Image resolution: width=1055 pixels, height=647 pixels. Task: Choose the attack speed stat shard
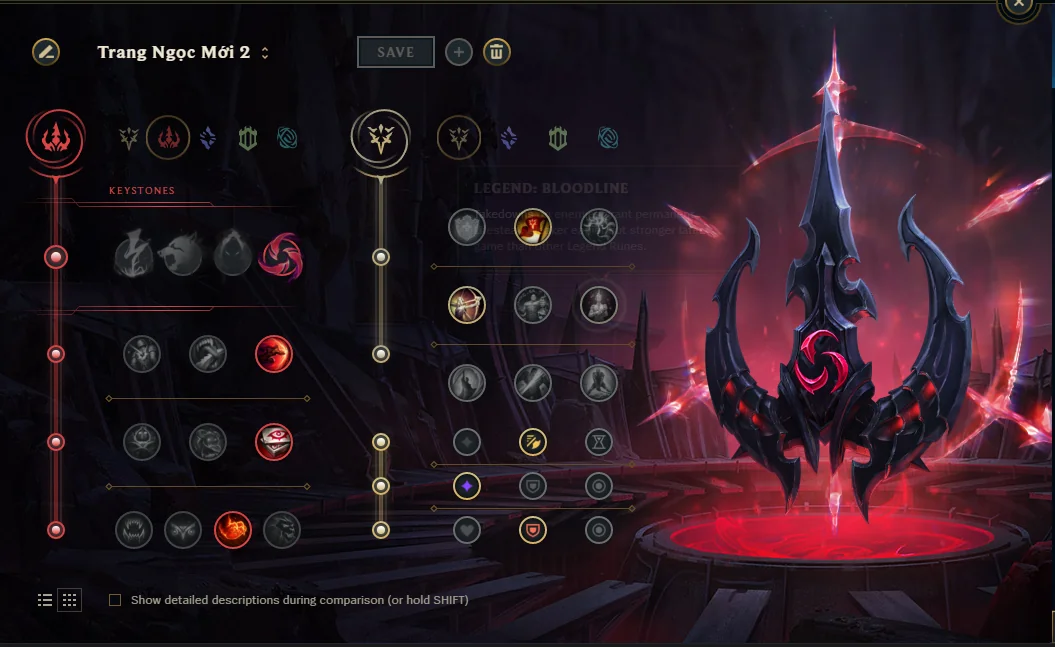[x=533, y=441]
